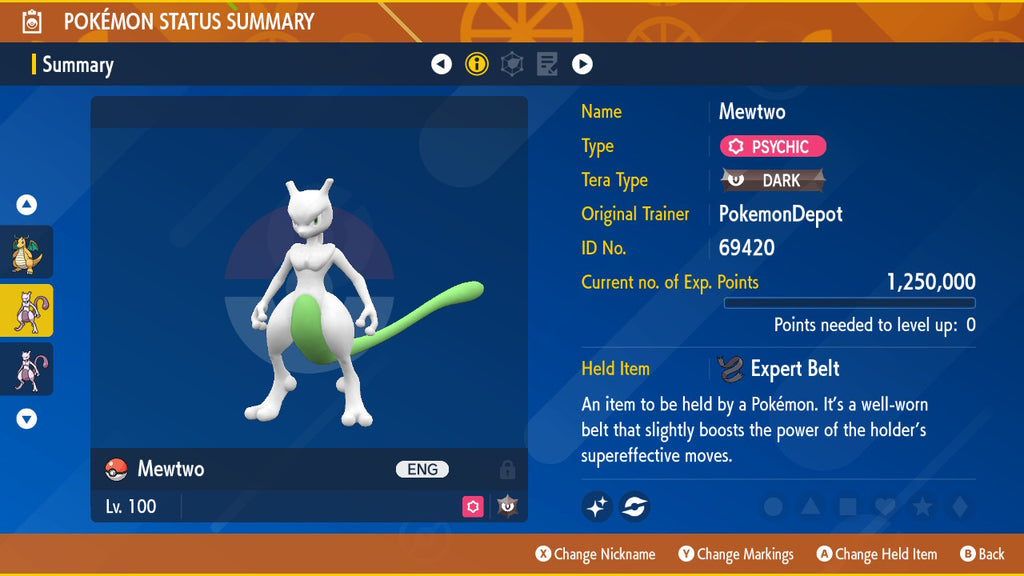Screen dimensions: 1024x576
Task: Click the Dark Tera Type badge
Action: tap(773, 181)
